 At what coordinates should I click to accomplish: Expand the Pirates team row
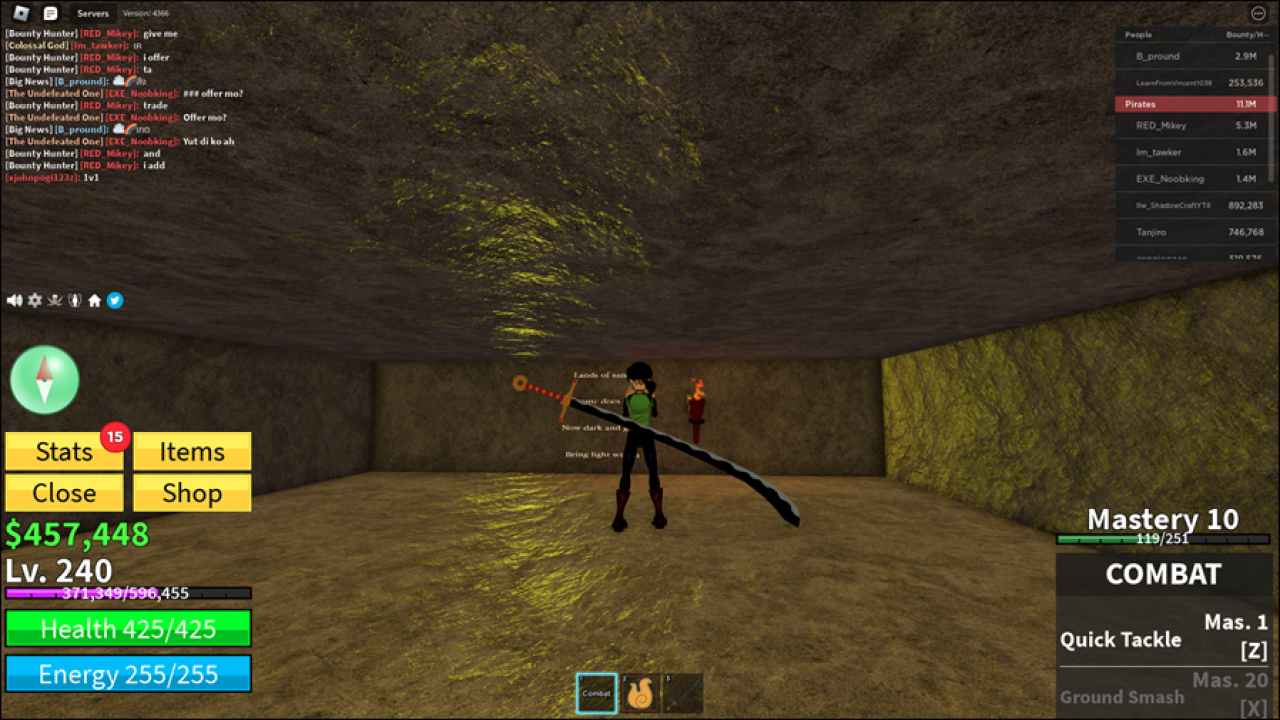[x=1194, y=104]
